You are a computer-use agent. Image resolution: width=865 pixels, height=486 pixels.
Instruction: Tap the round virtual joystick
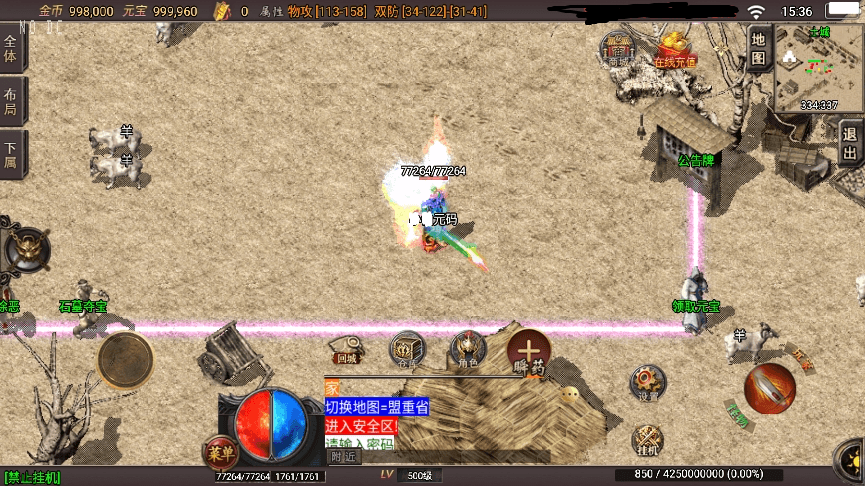click(125, 357)
